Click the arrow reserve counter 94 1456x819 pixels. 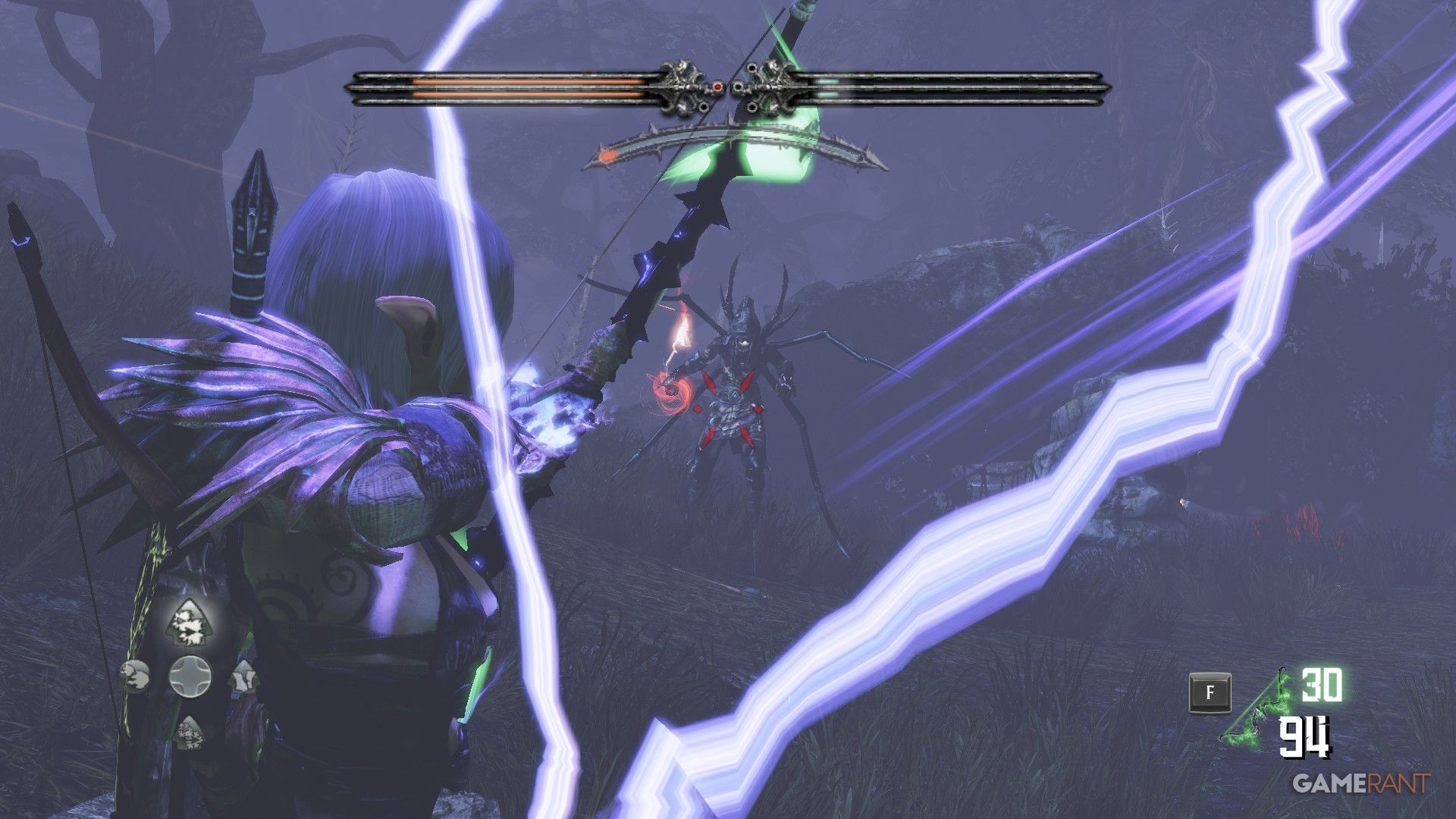pos(1306,737)
